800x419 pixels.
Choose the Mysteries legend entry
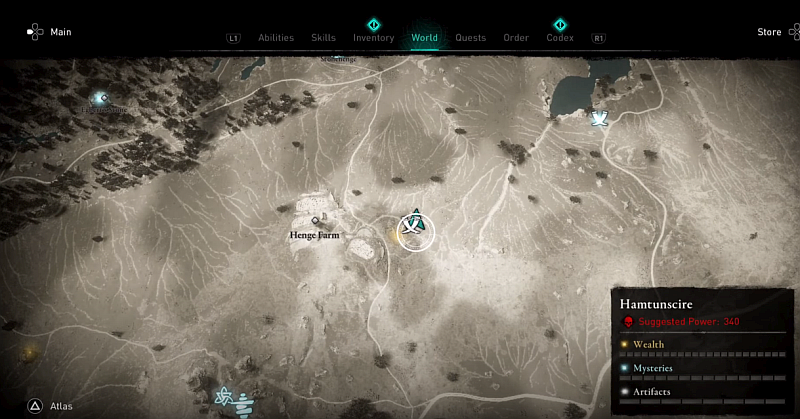click(652, 368)
